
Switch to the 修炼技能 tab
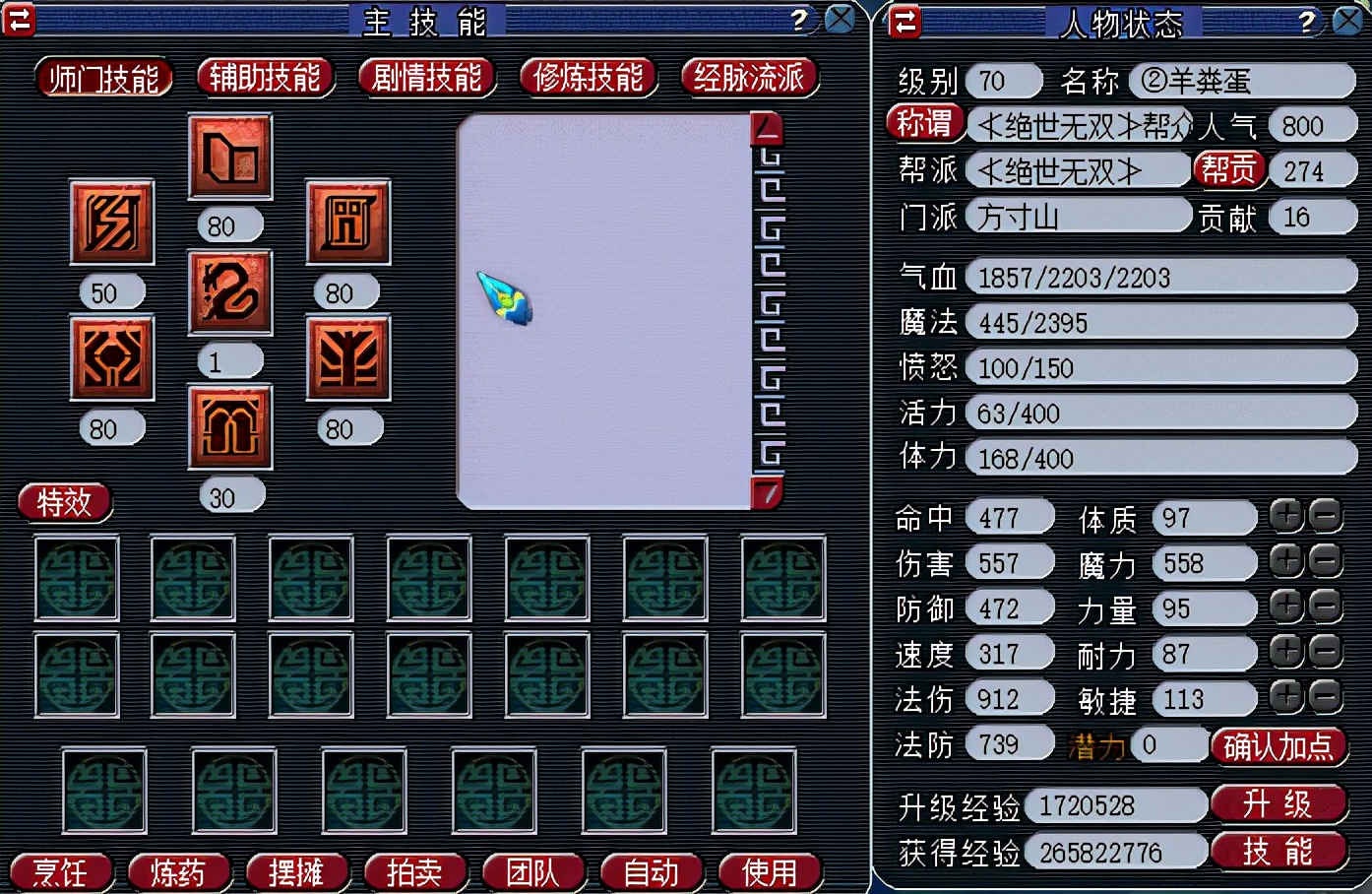(x=588, y=76)
